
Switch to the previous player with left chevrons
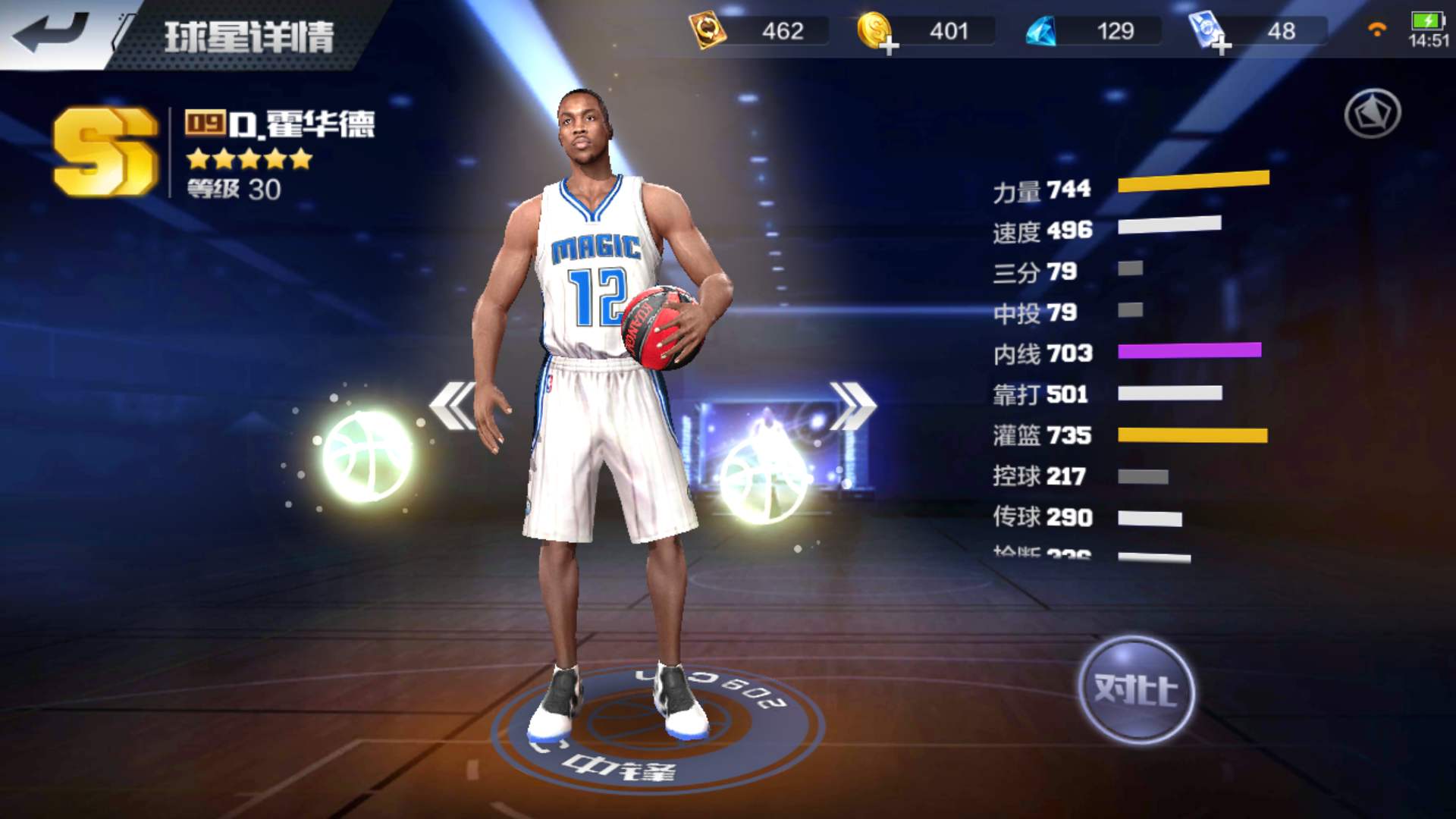453,405
